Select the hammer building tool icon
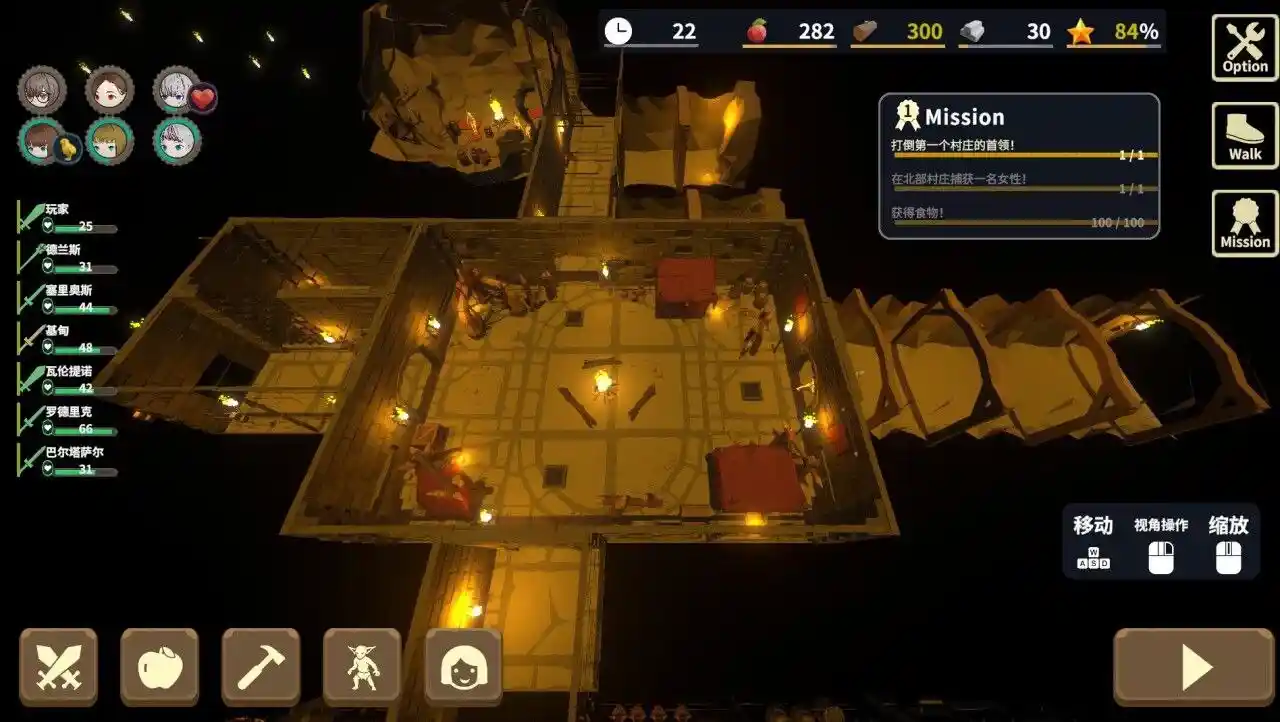The height and width of the screenshot is (722, 1280). 261,665
